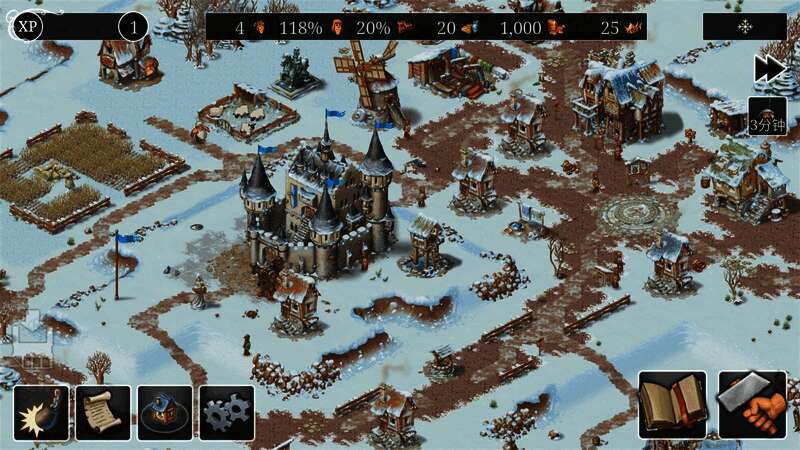The width and height of the screenshot is (800, 450).
Task: Open the book journal
Action: point(672,405)
